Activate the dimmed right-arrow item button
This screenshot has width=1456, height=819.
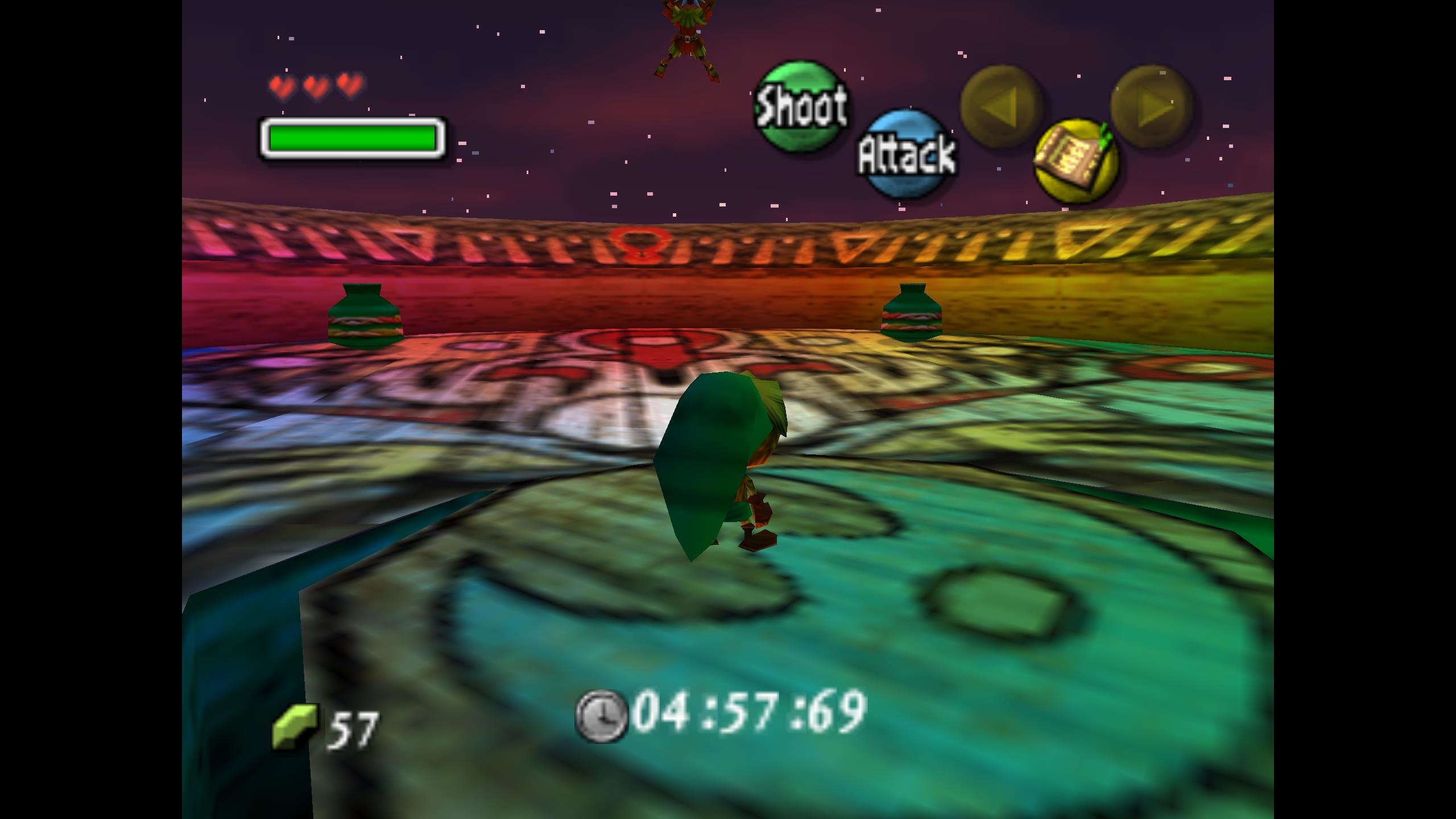point(1151,106)
